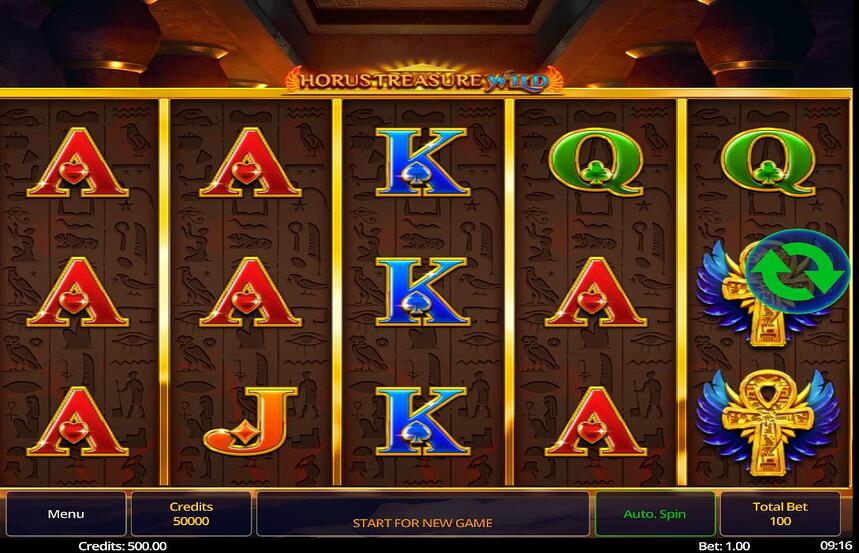
Task: Activate Auto. Spin
Action: click(654, 514)
